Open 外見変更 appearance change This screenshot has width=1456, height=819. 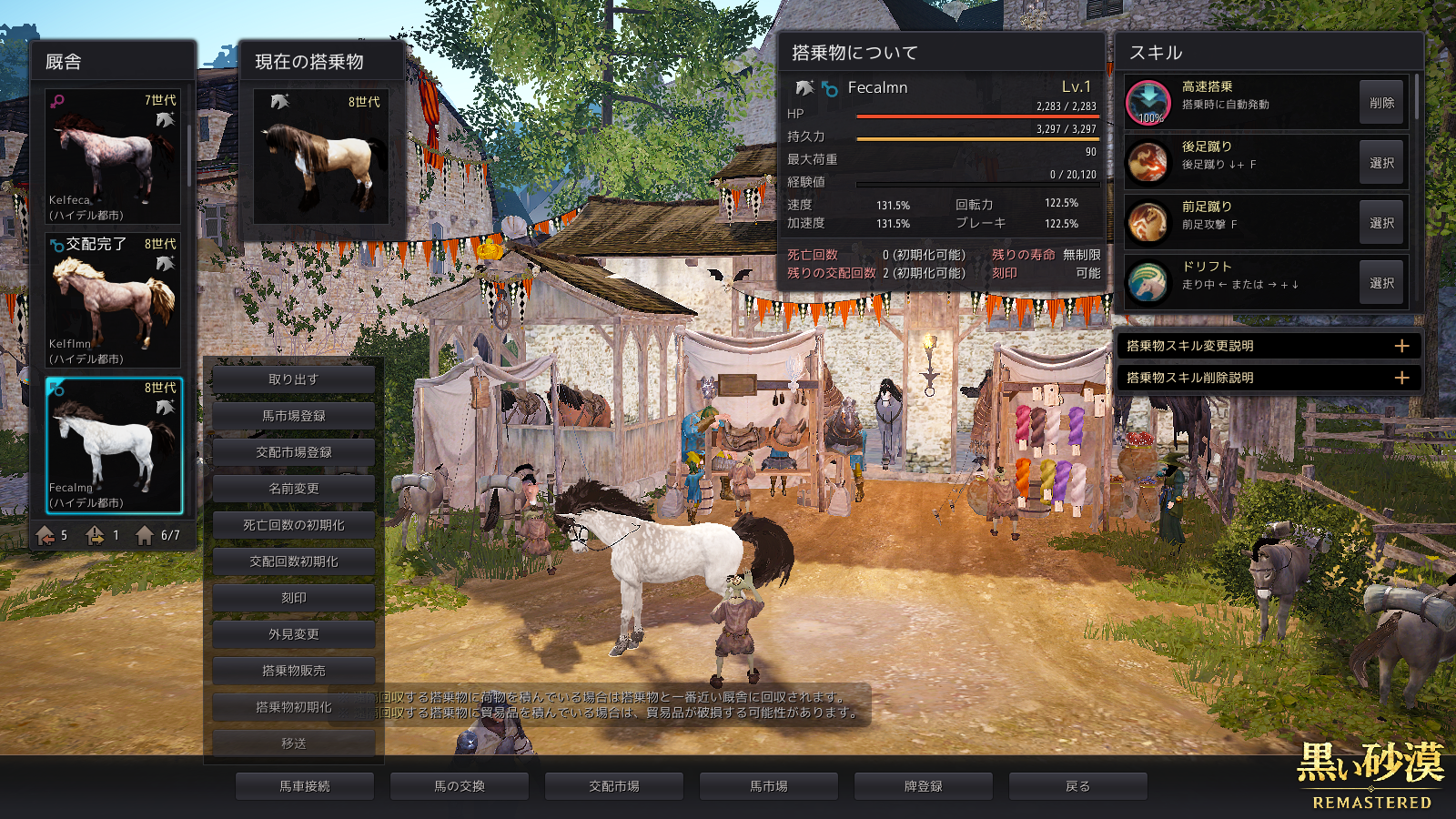pyautogui.click(x=293, y=634)
